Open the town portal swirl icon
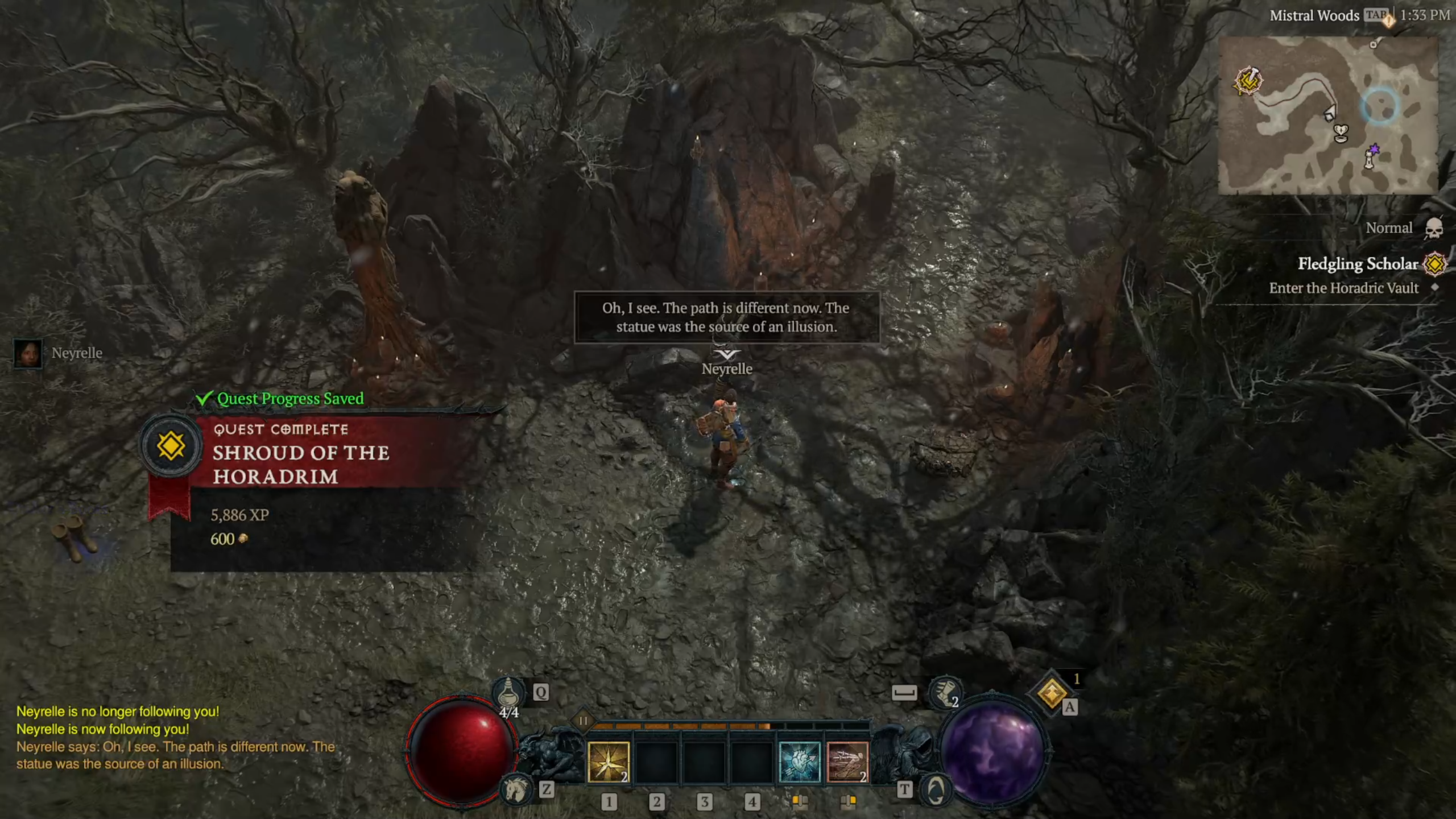 [936, 789]
